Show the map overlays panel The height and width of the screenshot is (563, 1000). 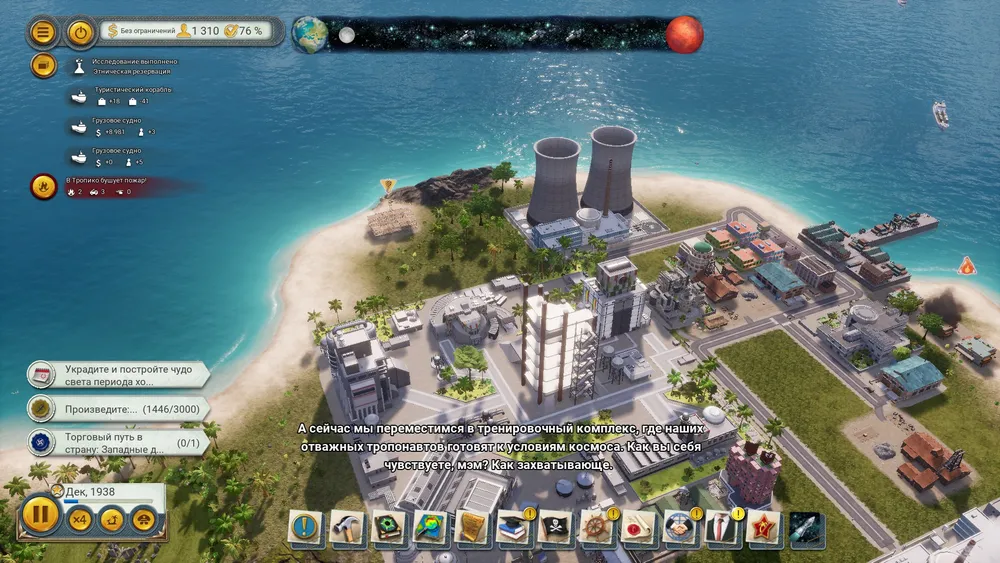(x=431, y=527)
